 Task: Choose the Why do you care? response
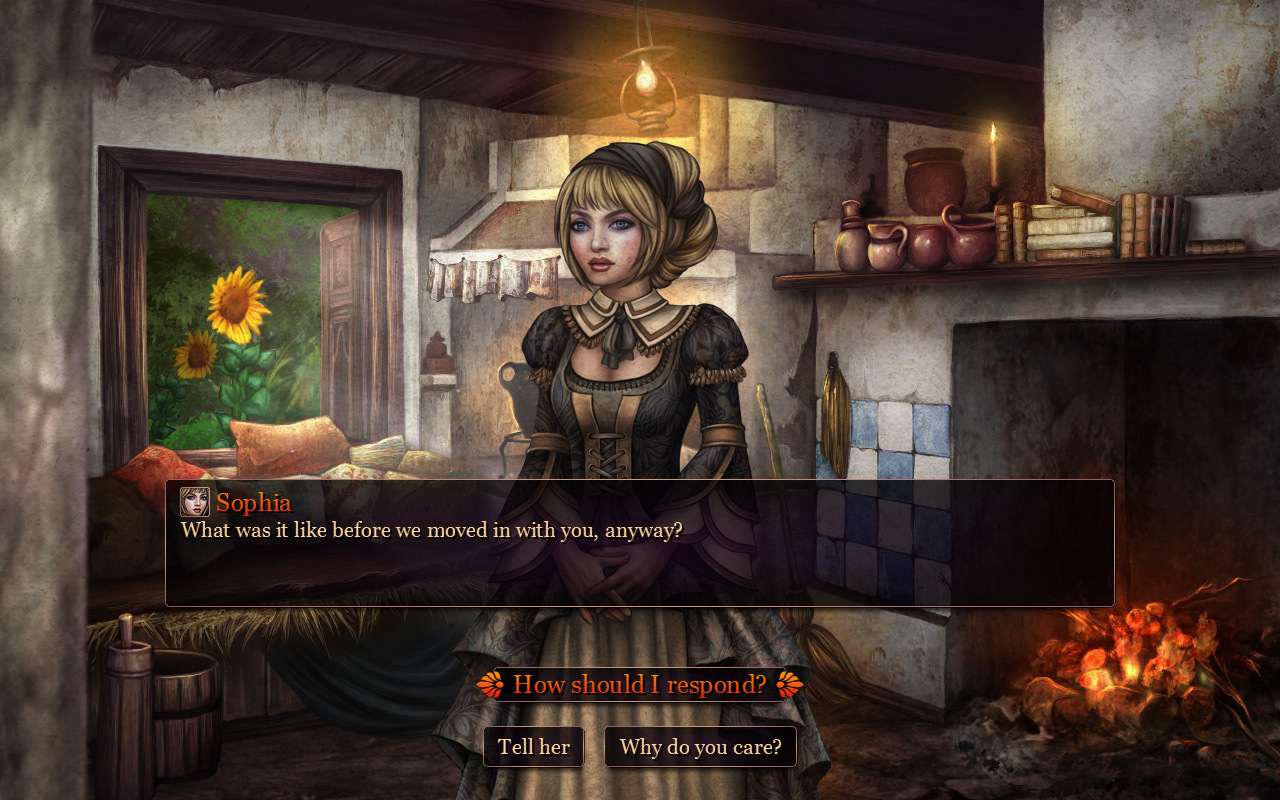pyautogui.click(x=699, y=746)
